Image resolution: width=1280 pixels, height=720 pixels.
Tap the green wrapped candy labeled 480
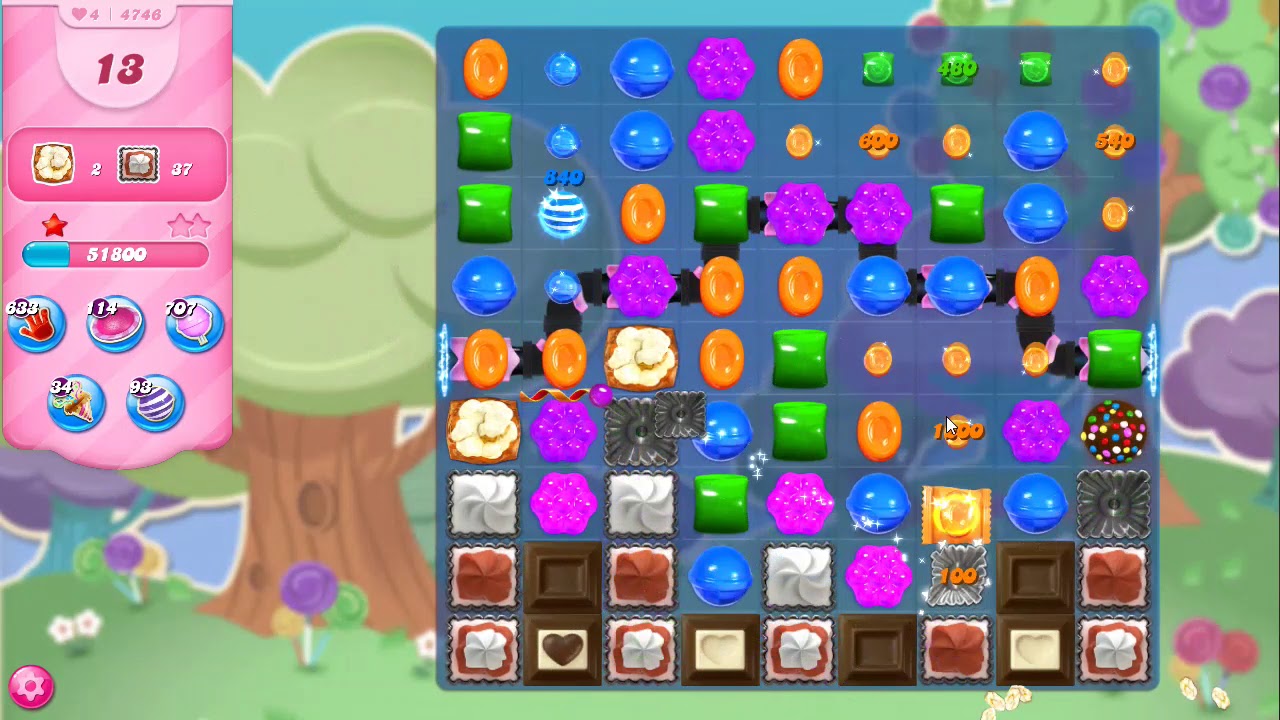point(957,68)
